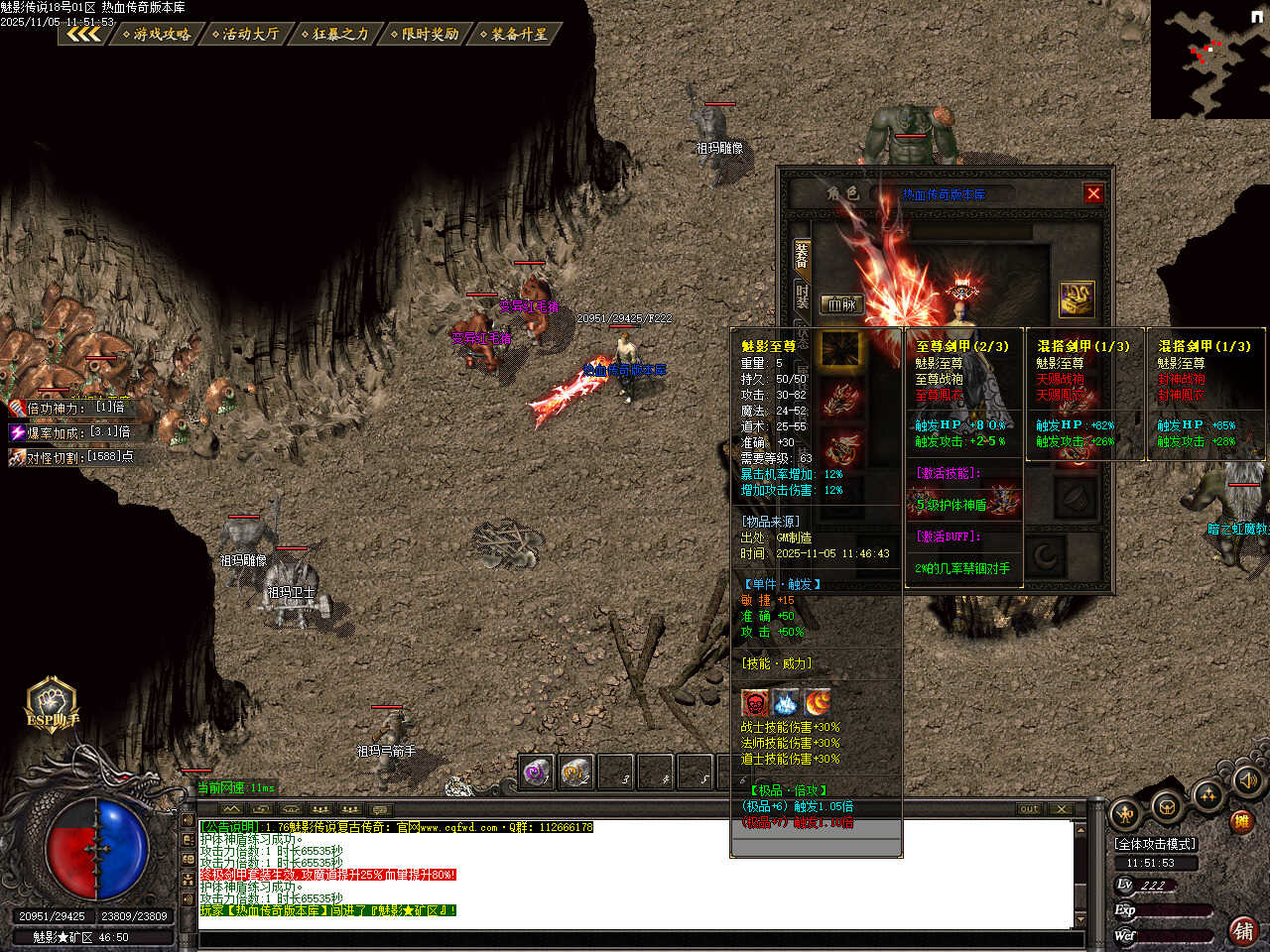Open the ESP助手 assistant
The width and height of the screenshot is (1270, 952).
pos(53,705)
